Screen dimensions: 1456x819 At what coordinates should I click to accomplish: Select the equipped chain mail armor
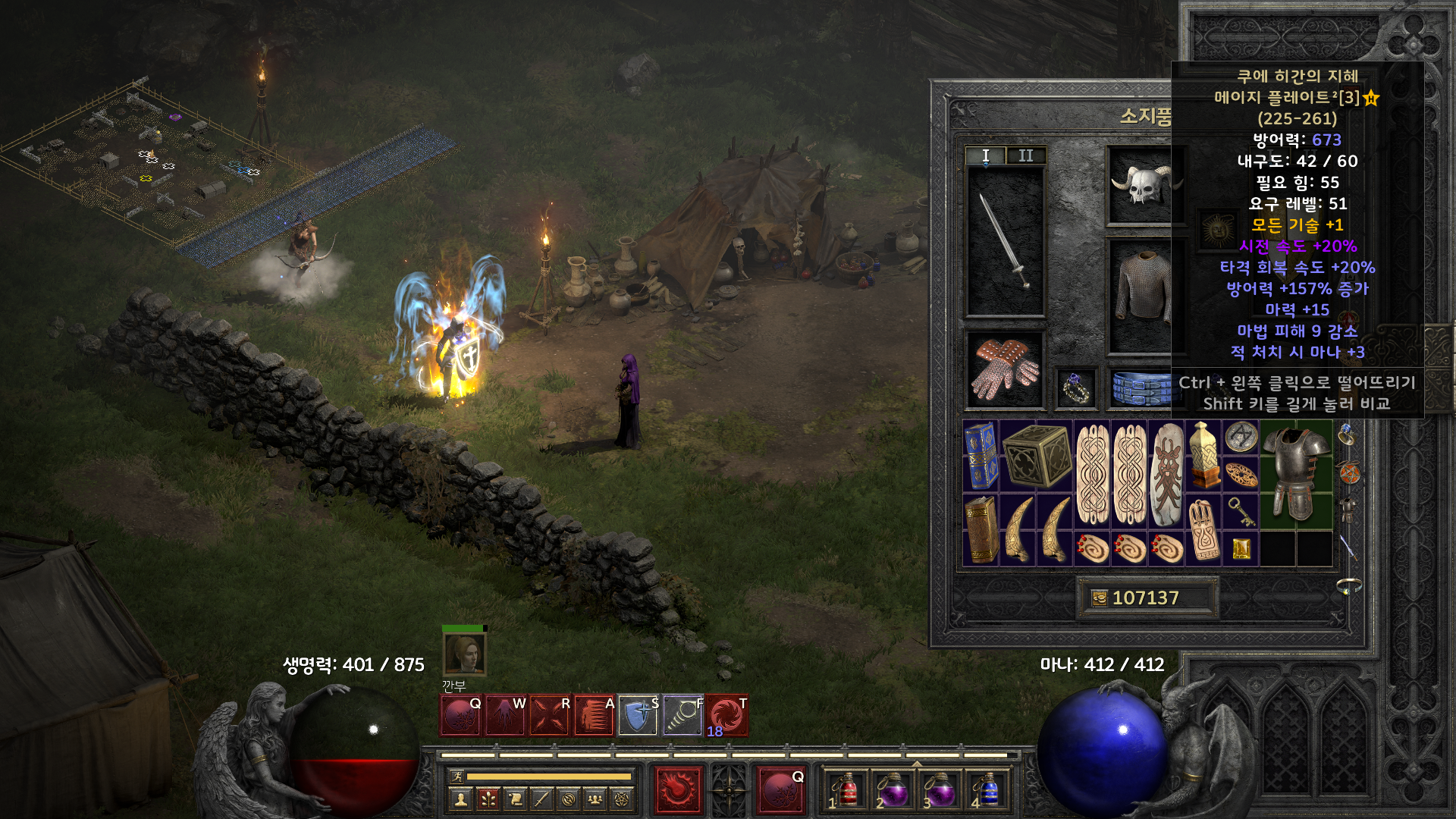click(1142, 296)
